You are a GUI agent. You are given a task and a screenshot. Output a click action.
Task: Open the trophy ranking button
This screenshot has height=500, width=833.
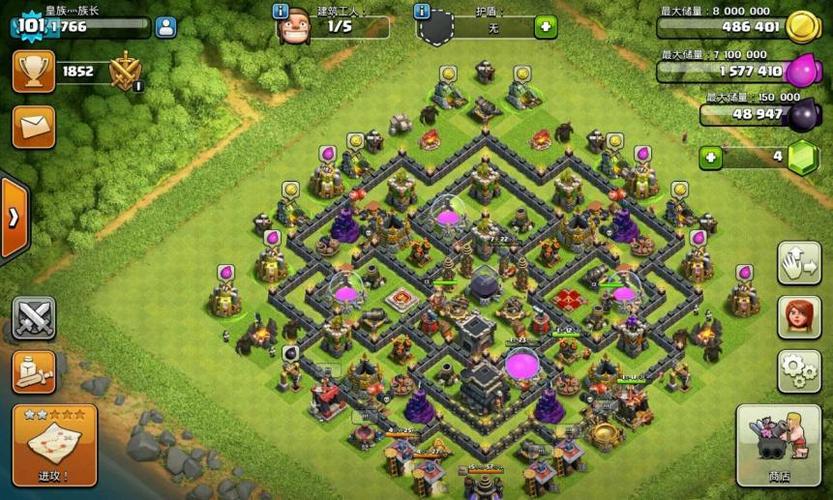(33, 71)
